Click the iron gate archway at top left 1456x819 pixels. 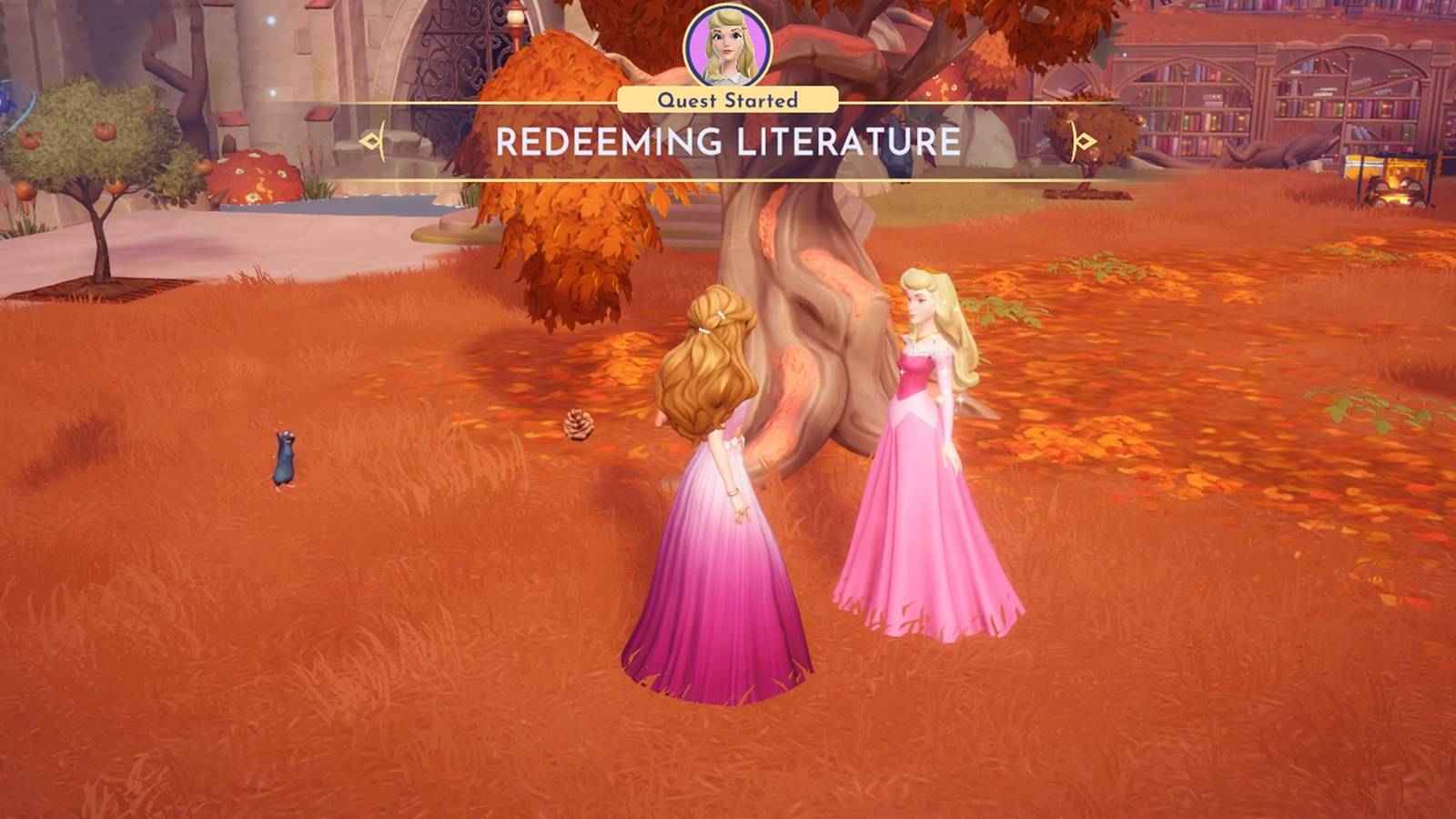pyautogui.click(x=455, y=55)
